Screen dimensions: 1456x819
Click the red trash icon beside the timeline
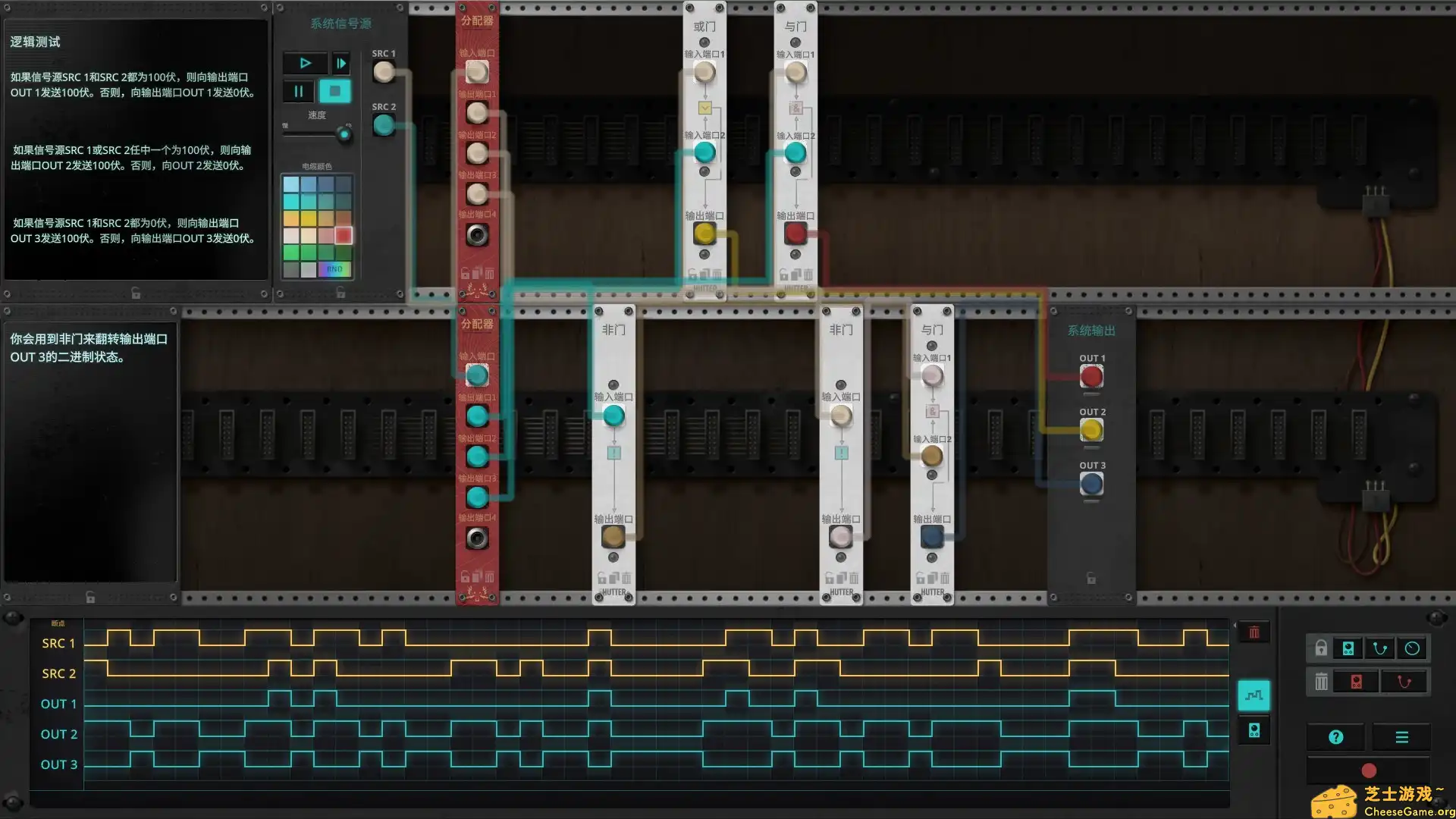(x=1254, y=631)
